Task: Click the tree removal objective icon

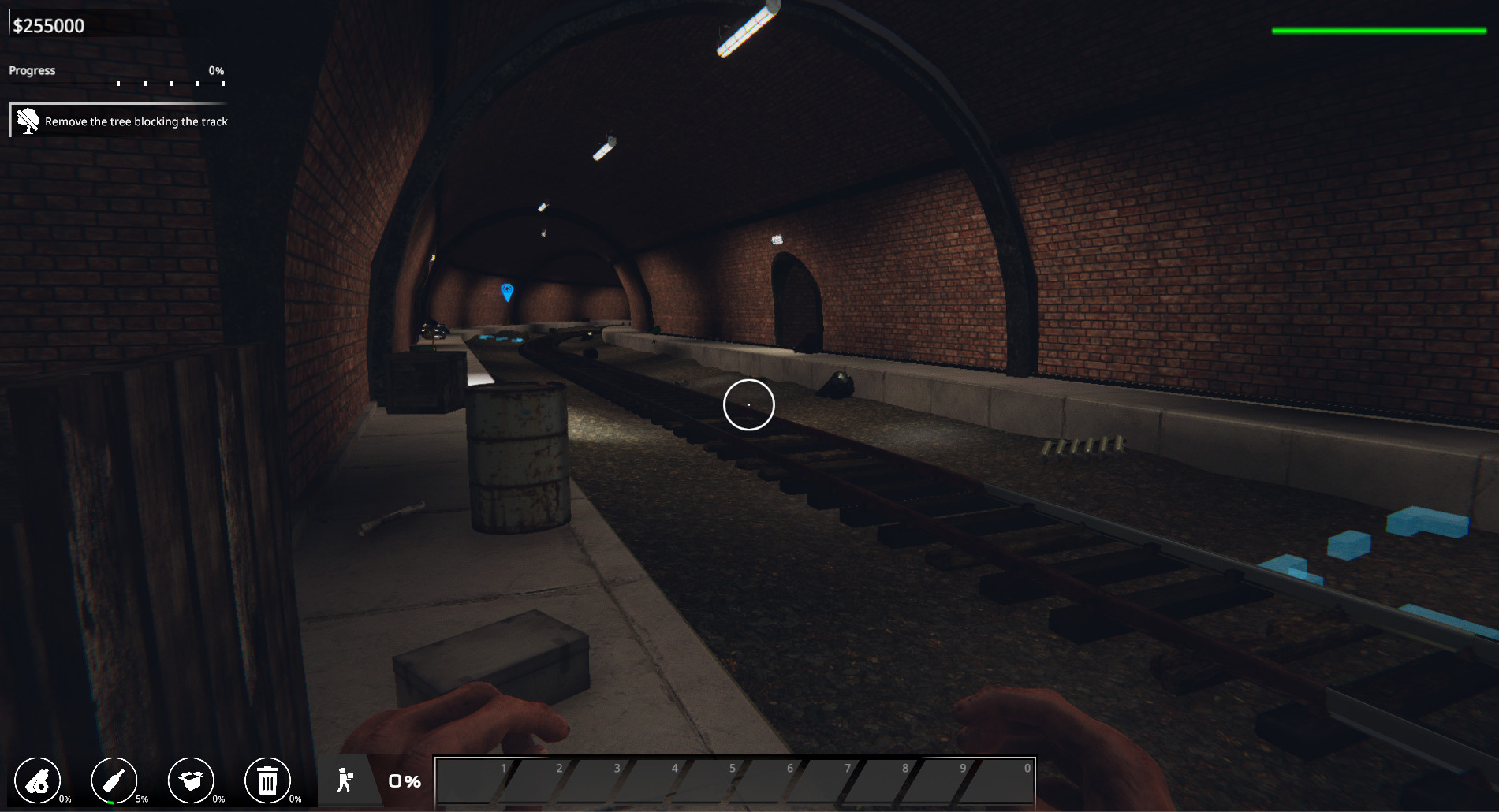Action: point(28,121)
